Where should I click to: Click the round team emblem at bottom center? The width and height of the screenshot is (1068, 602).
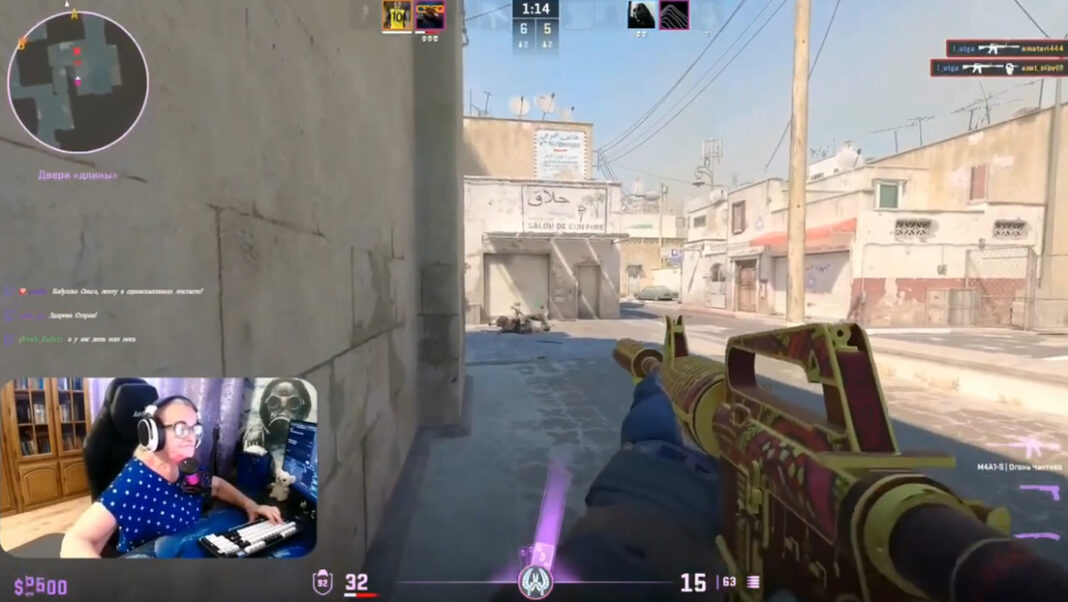coord(536,582)
